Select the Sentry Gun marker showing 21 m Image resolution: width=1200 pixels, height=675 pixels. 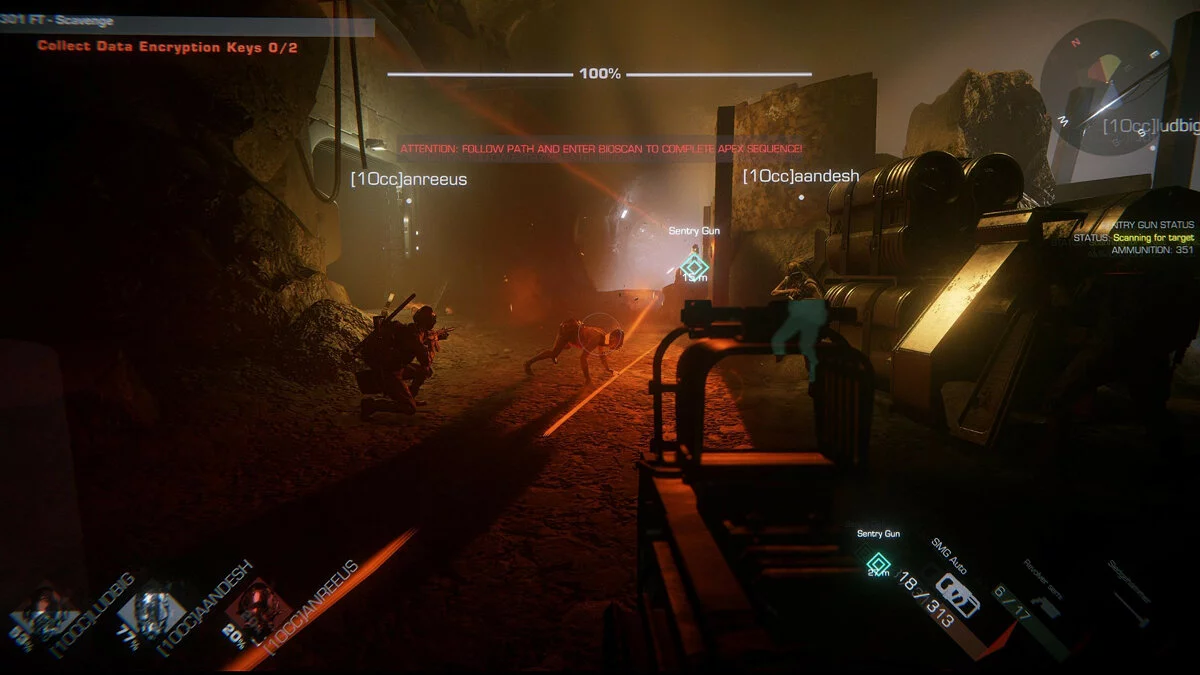click(x=878, y=563)
